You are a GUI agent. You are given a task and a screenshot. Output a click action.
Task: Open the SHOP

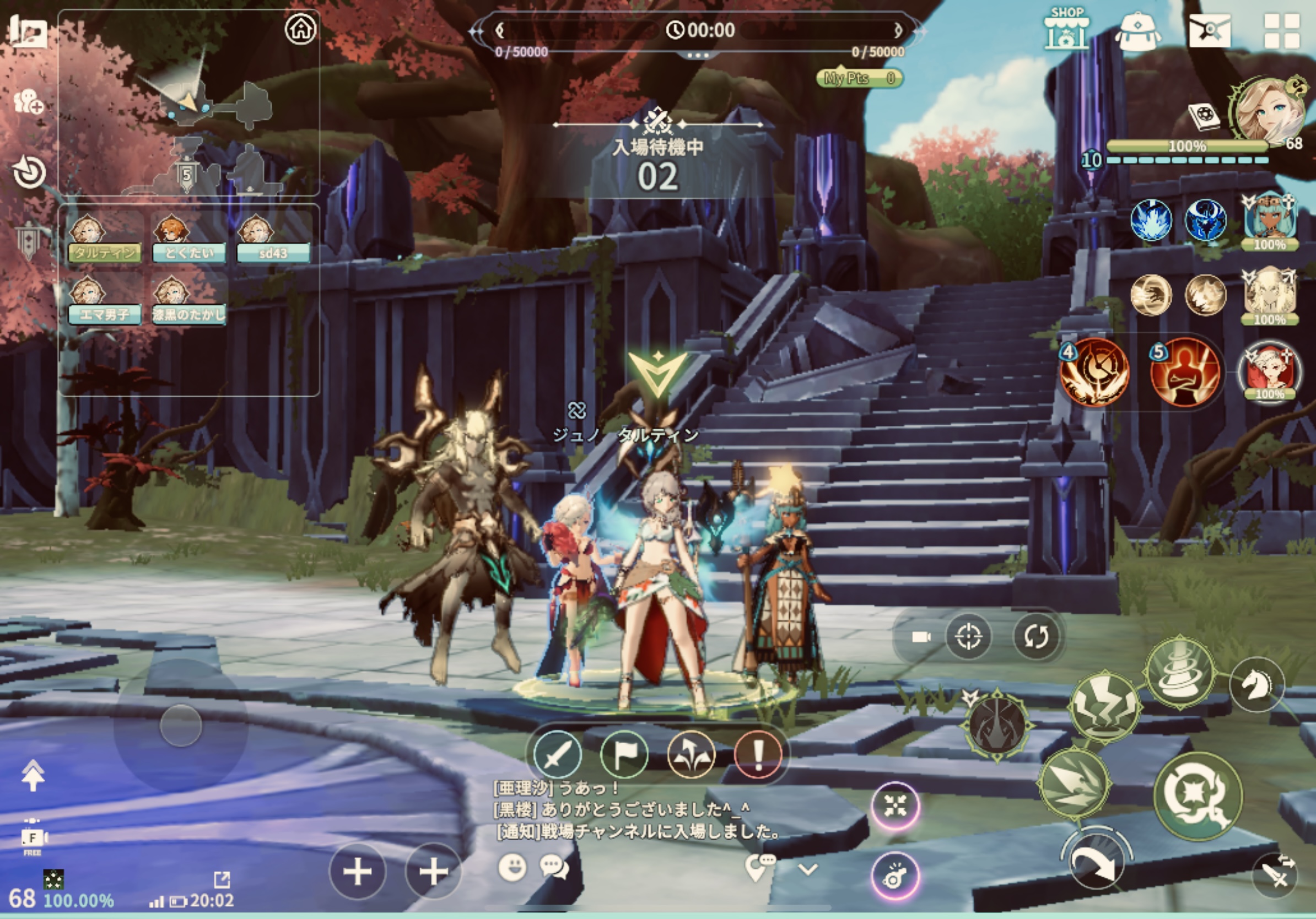click(x=1066, y=29)
